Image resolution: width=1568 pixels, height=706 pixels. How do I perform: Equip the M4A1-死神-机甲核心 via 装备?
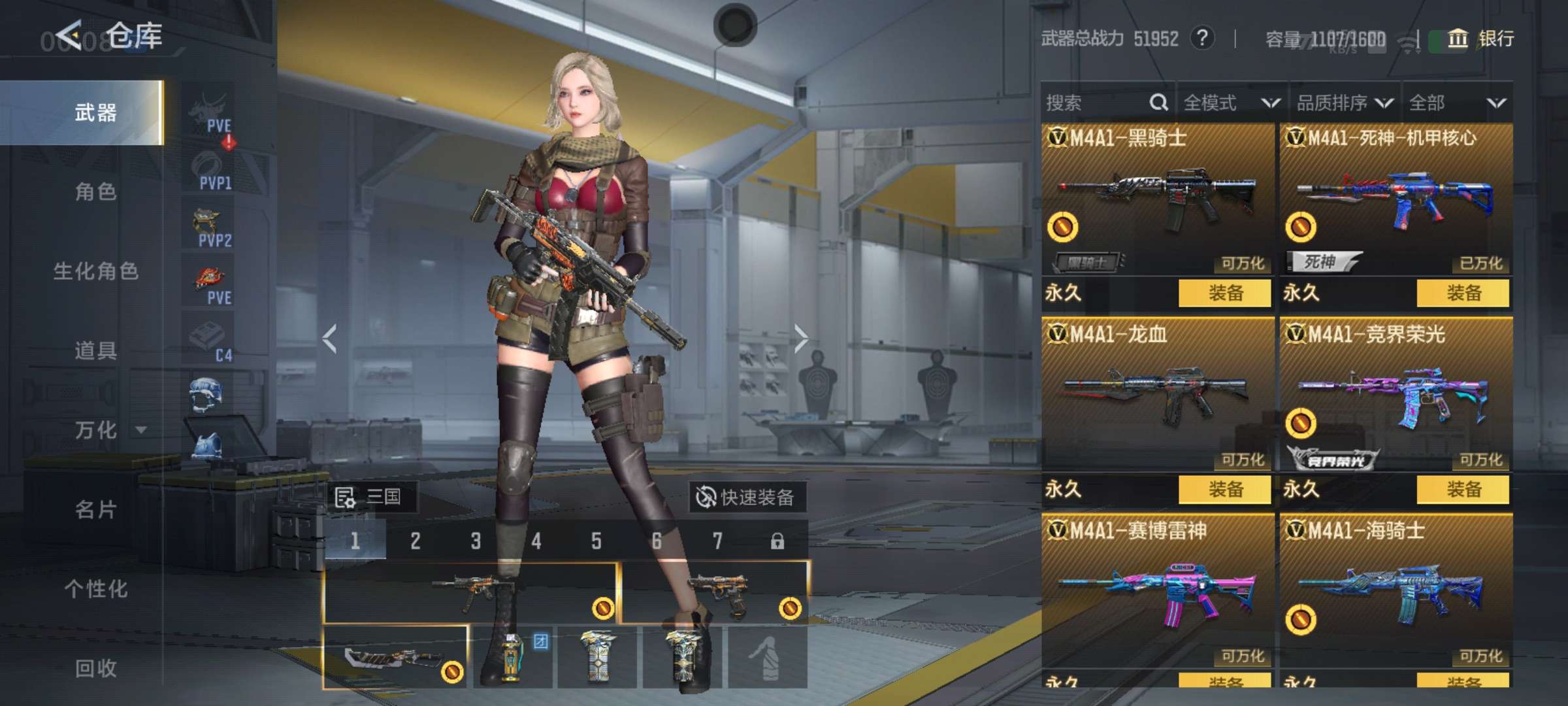point(1463,293)
